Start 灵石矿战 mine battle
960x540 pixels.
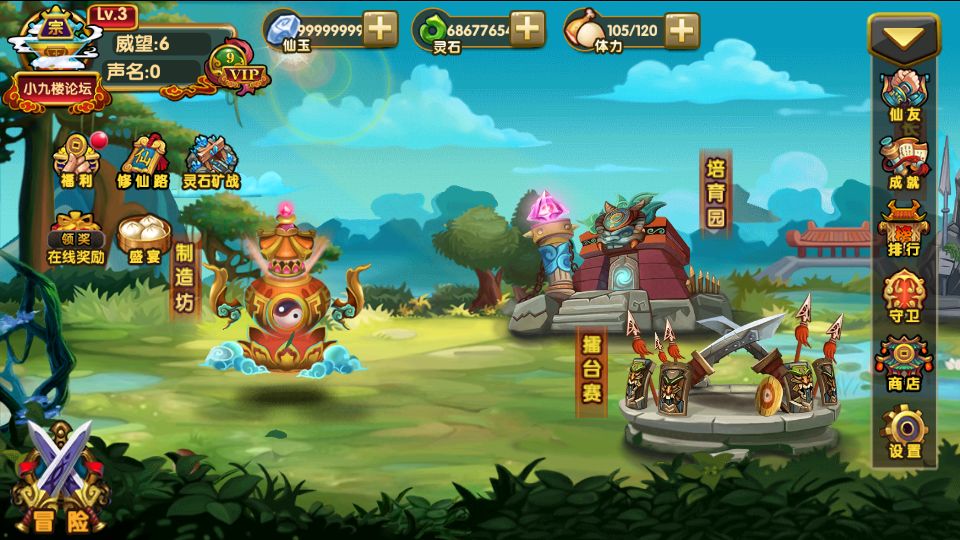[210, 162]
